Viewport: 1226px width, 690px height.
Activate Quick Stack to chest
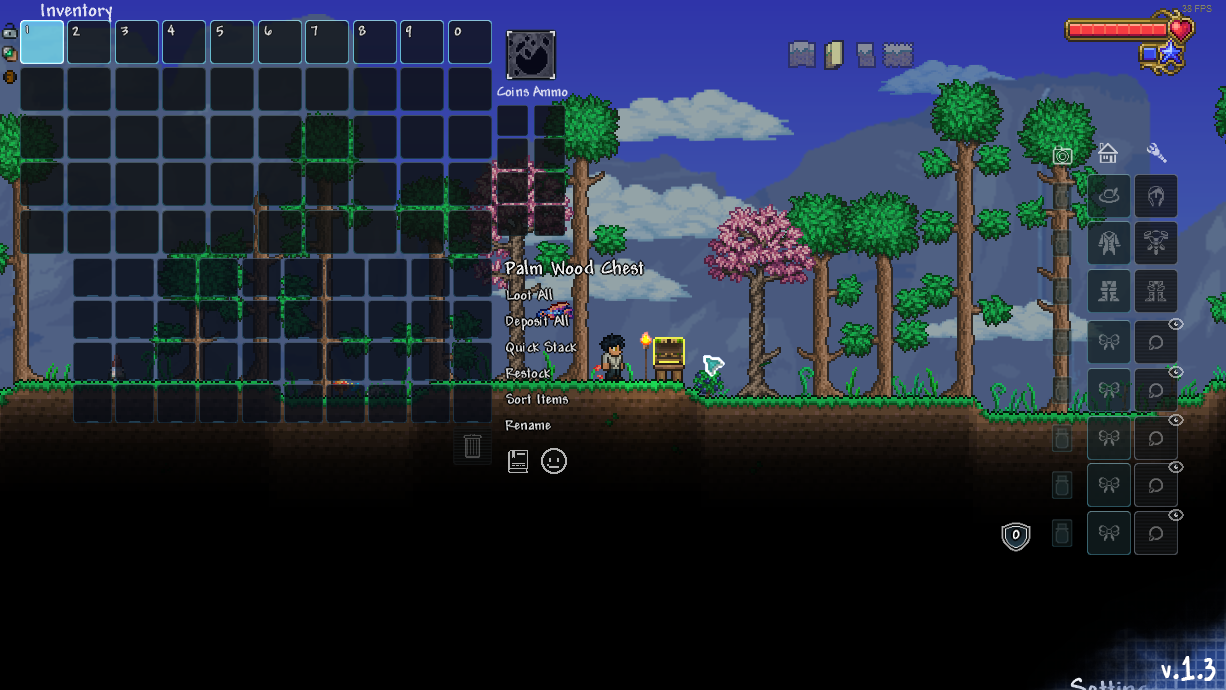point(540,347)
